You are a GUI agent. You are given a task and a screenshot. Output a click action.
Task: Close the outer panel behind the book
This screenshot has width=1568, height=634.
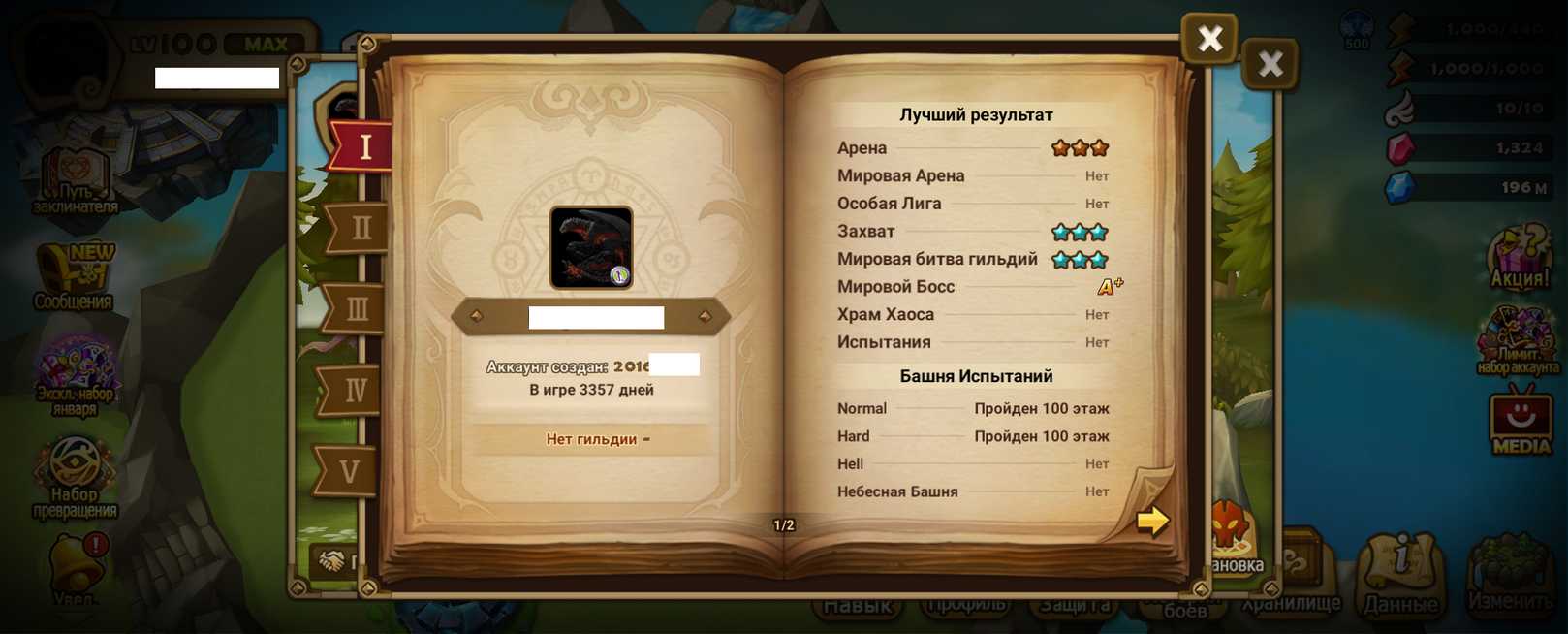[x=1270, y=64]
